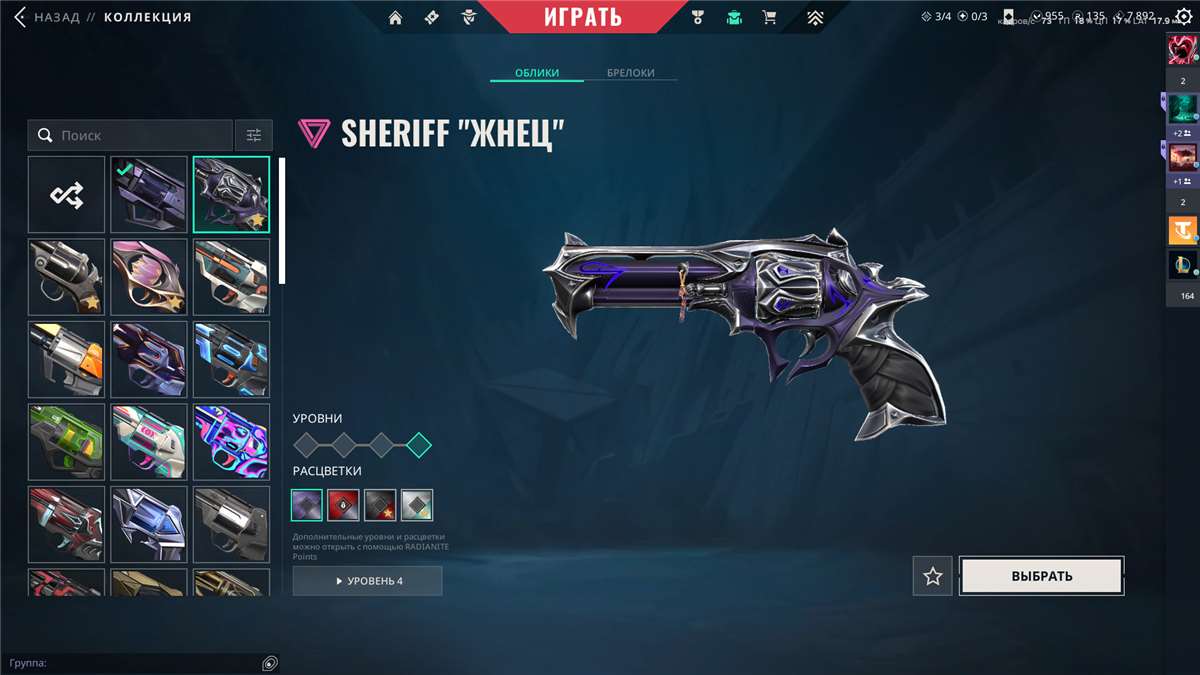Play the УРОВЕНЬ 4 preview
Image resolution: width=1200 pixels, height=675 pixels.
367,581
